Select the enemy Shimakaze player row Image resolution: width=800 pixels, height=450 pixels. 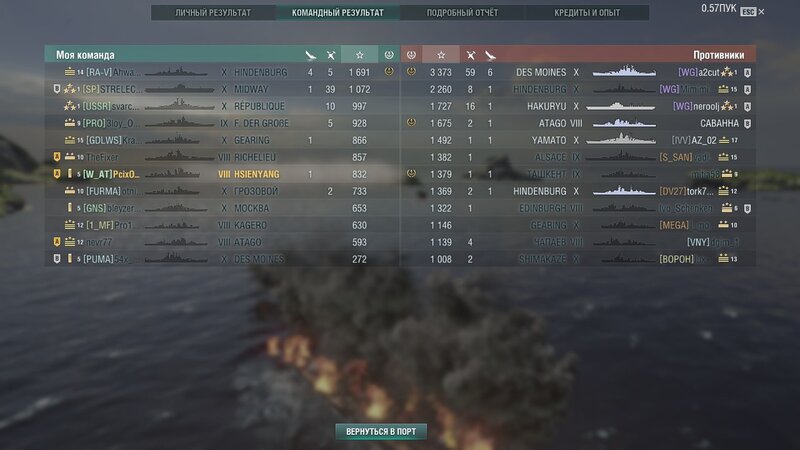point(578,259)
